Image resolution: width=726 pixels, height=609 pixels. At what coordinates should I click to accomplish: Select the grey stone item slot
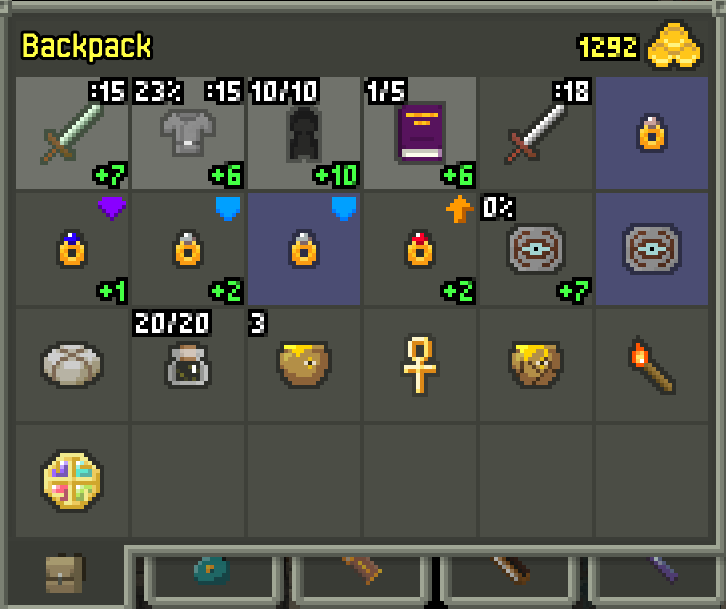71,365
